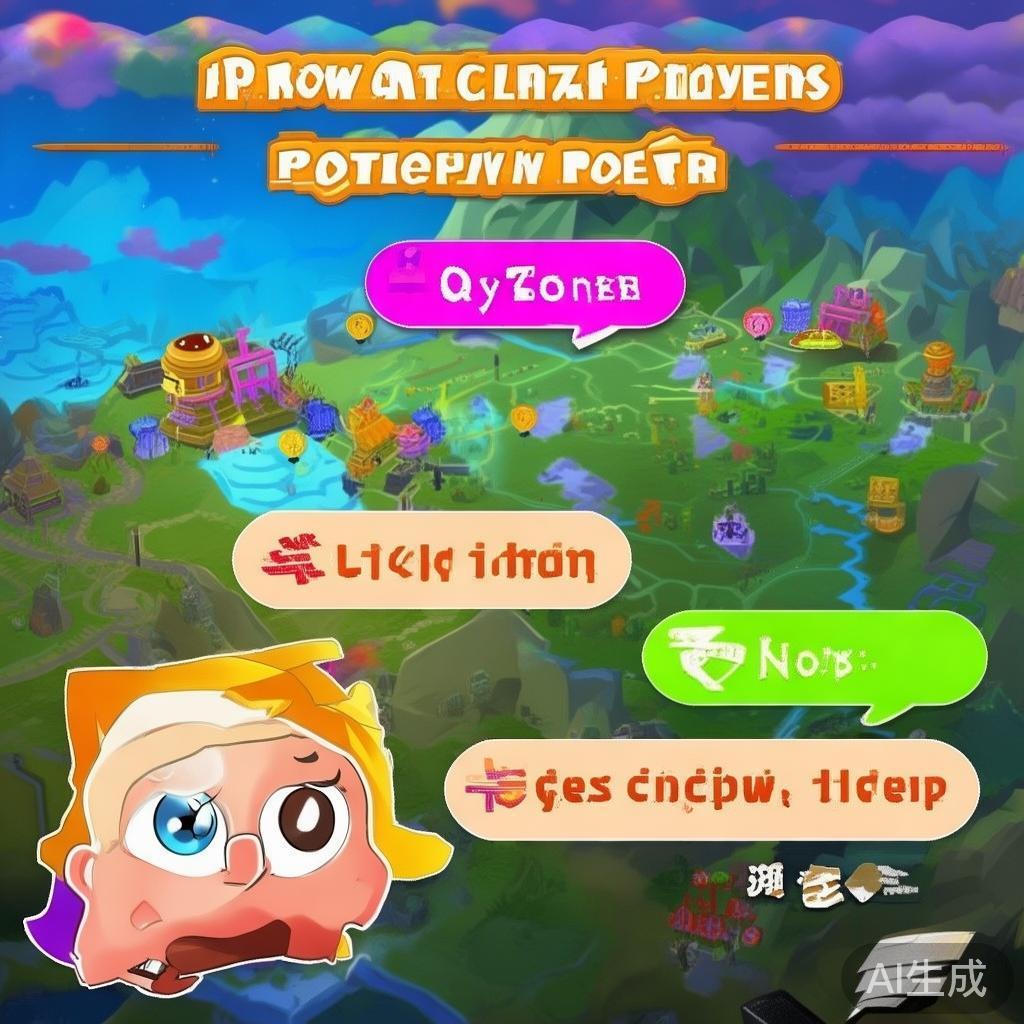
Task: Click the "AI生成" watermark badge
Action: (x=925, y=974)
